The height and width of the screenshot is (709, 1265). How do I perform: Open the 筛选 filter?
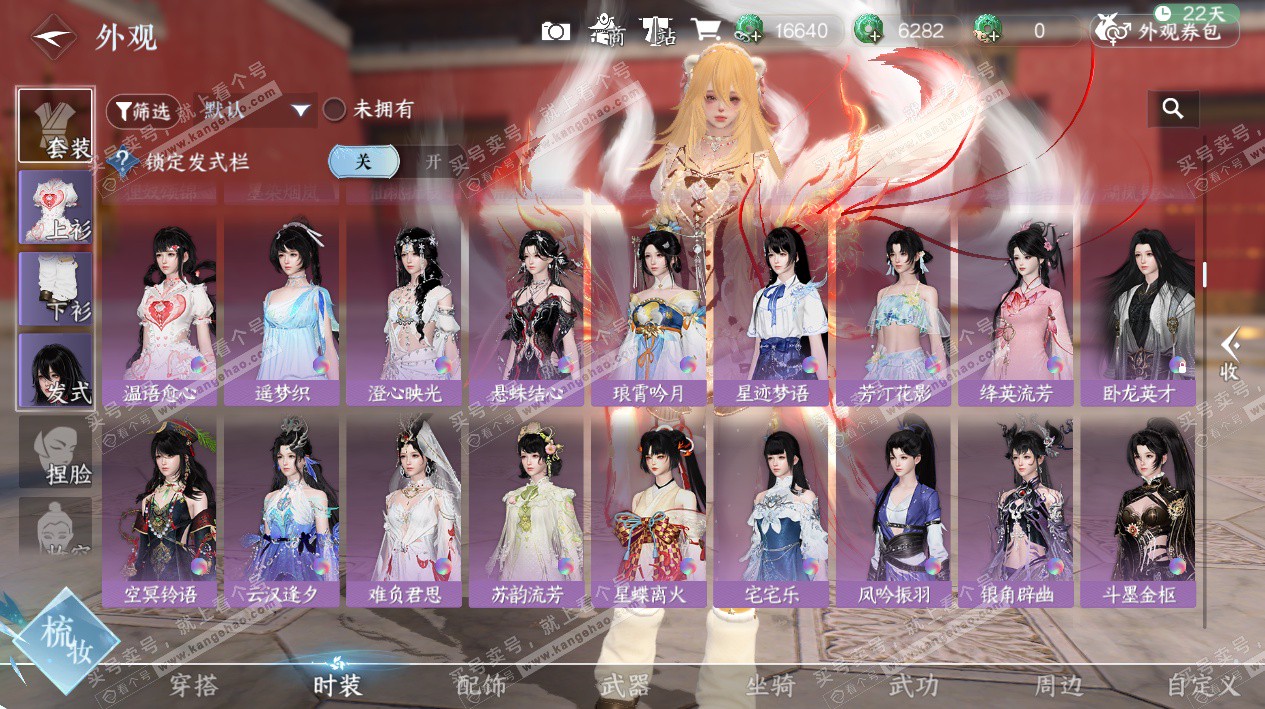[143, 111]
